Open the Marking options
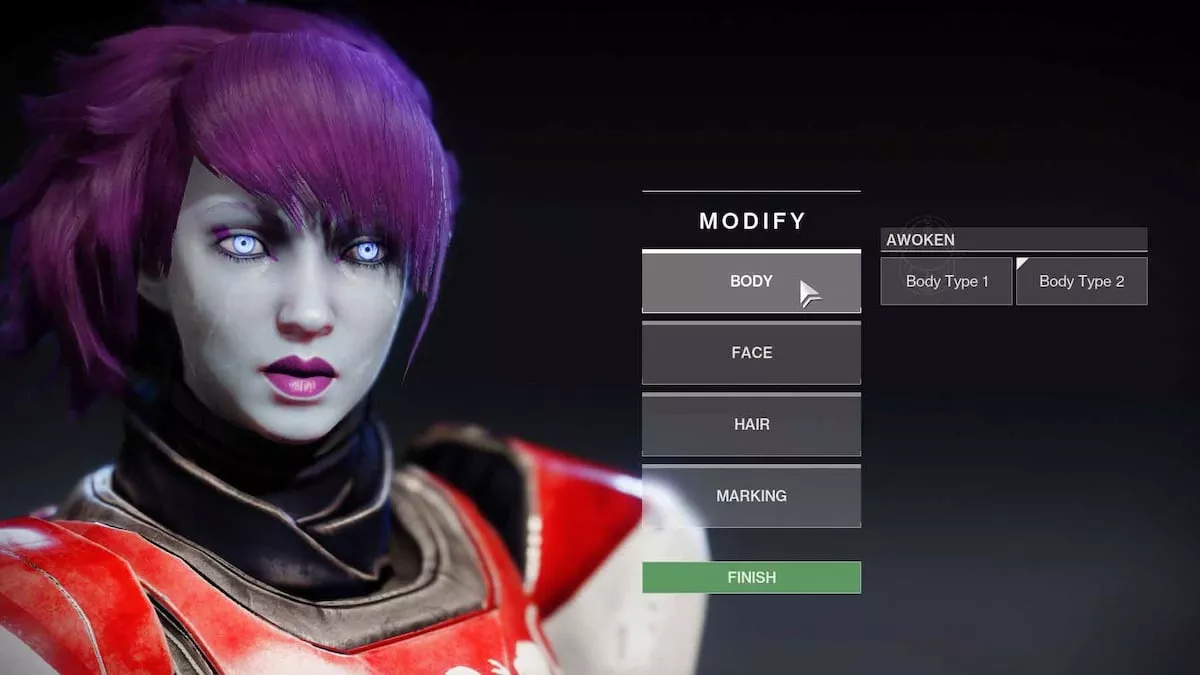Screen dimensions: 1200x675 (x=751, y=496)
